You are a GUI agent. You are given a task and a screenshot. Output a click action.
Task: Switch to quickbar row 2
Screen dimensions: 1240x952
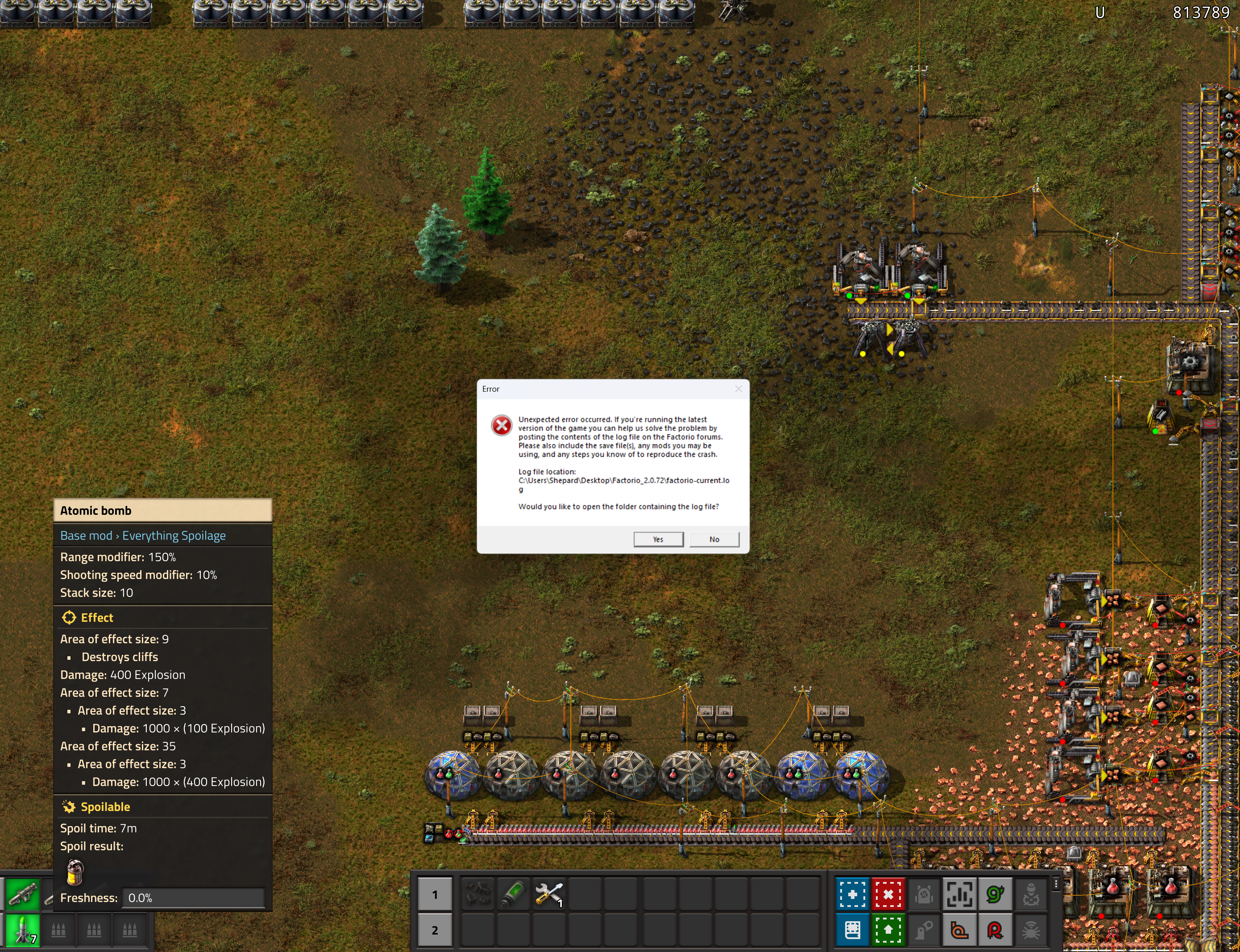(x=435, y=930)
